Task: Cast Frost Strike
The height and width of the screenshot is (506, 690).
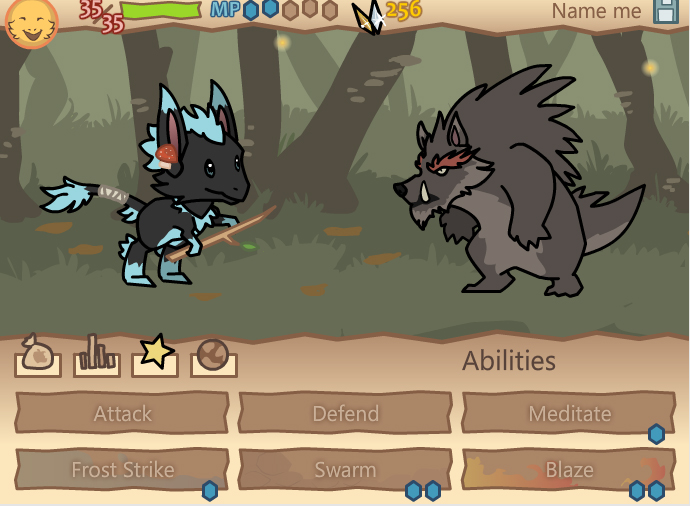Action: 122,469
